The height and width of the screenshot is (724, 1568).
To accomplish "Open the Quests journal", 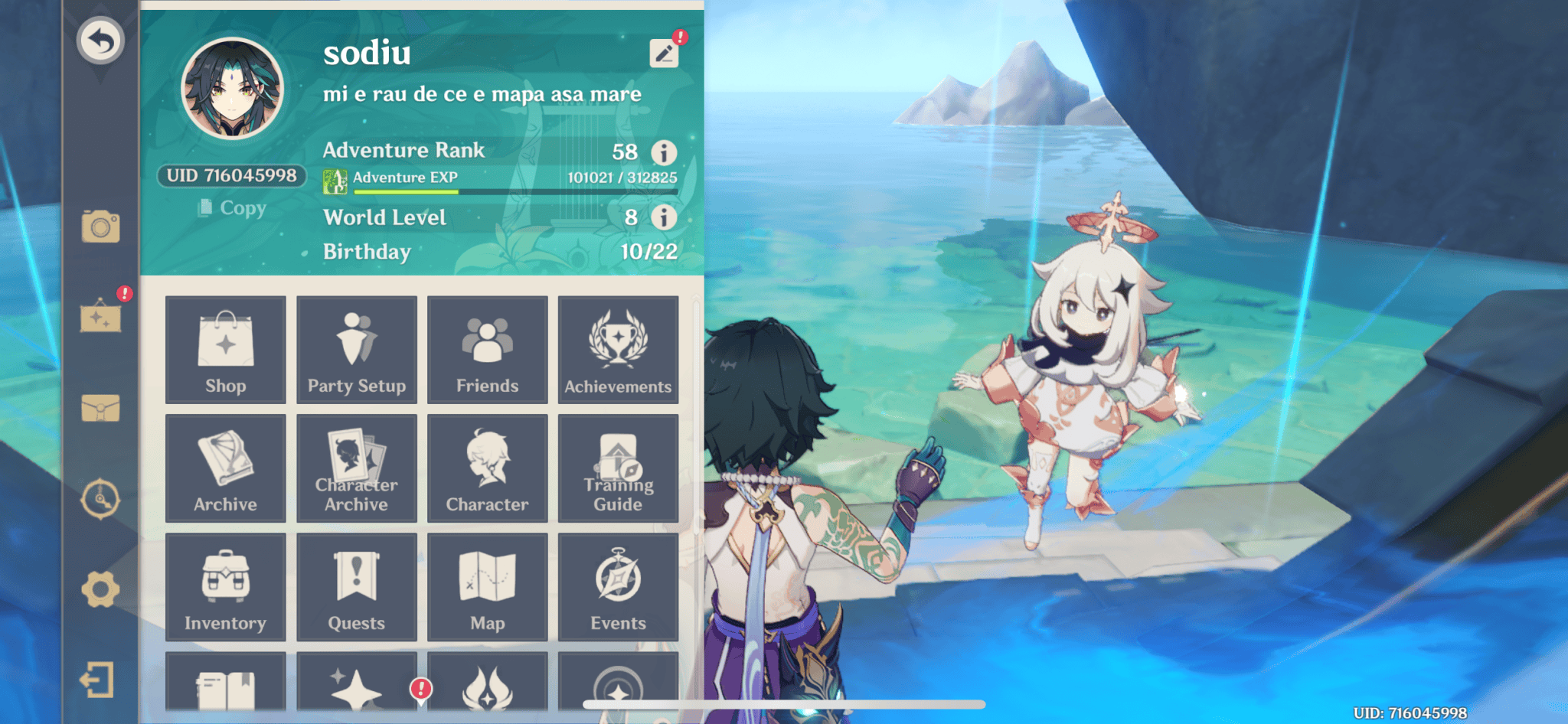I will click(x=356, y=586).
